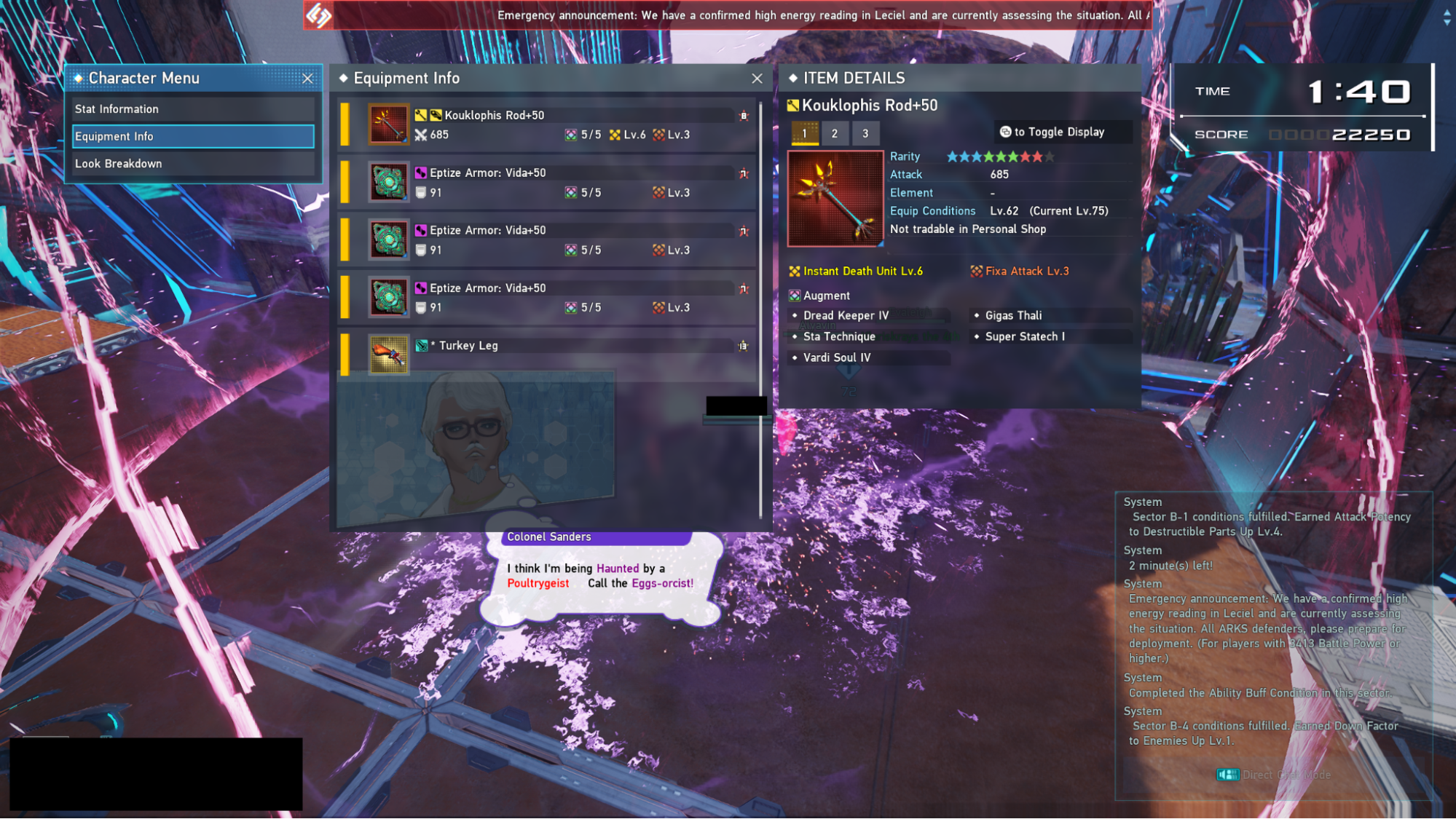Viewport: 1456px width, 819px height.
Task: Close the Character Menu window
Action: 307,79
